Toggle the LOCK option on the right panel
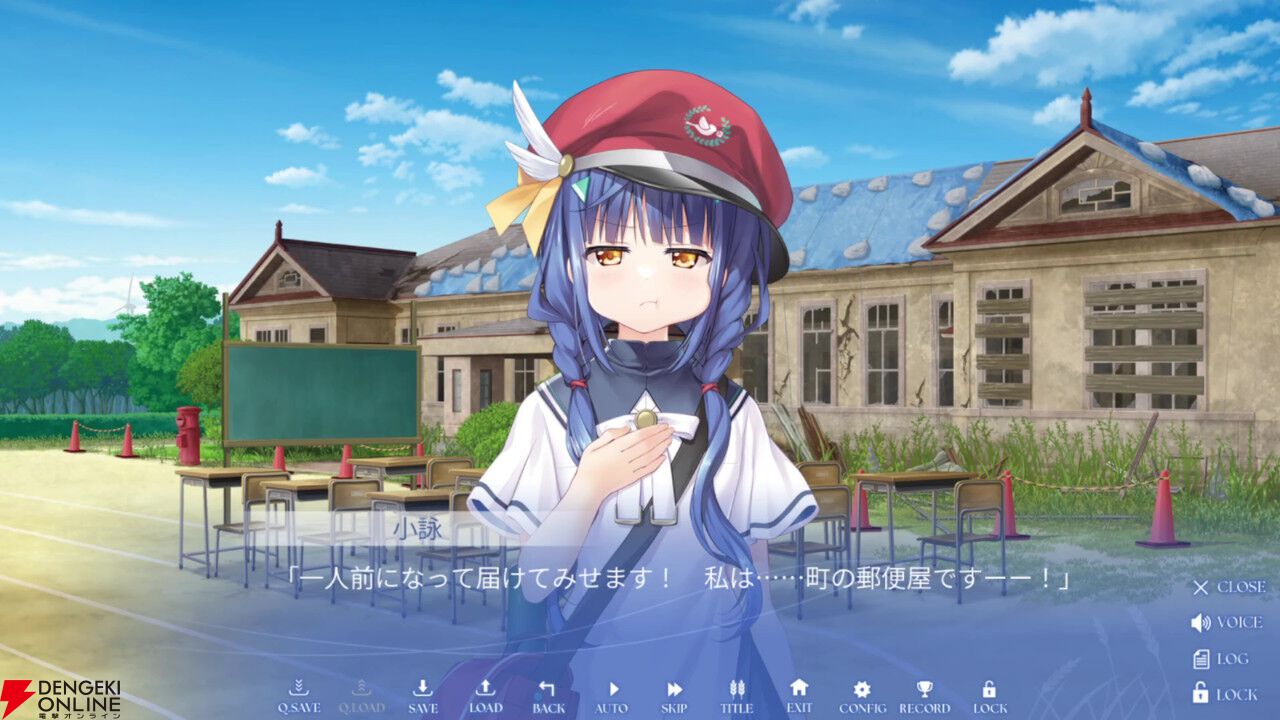Viewport: 1280px width, 720px height. click(x=1224, y=691)
